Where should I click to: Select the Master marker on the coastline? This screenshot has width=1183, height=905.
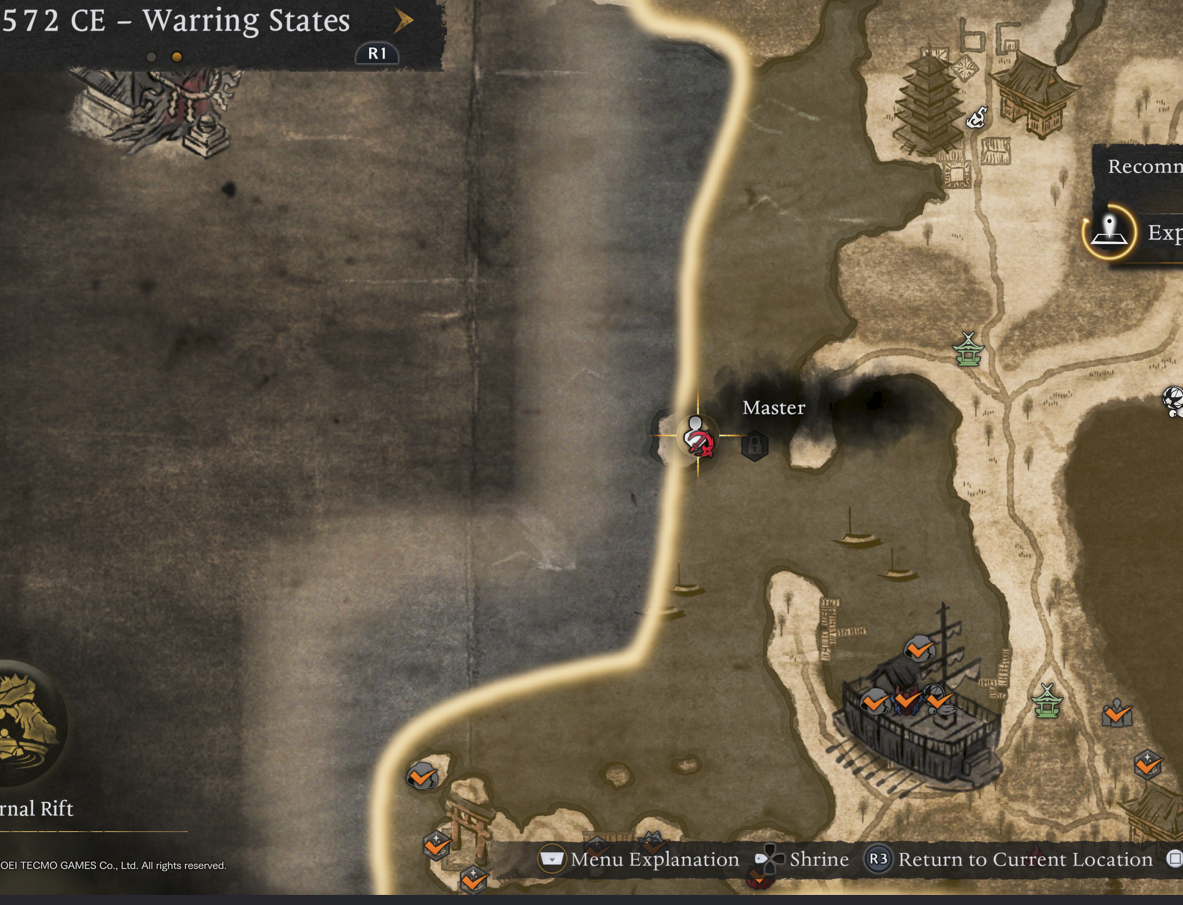click(697, 437)
